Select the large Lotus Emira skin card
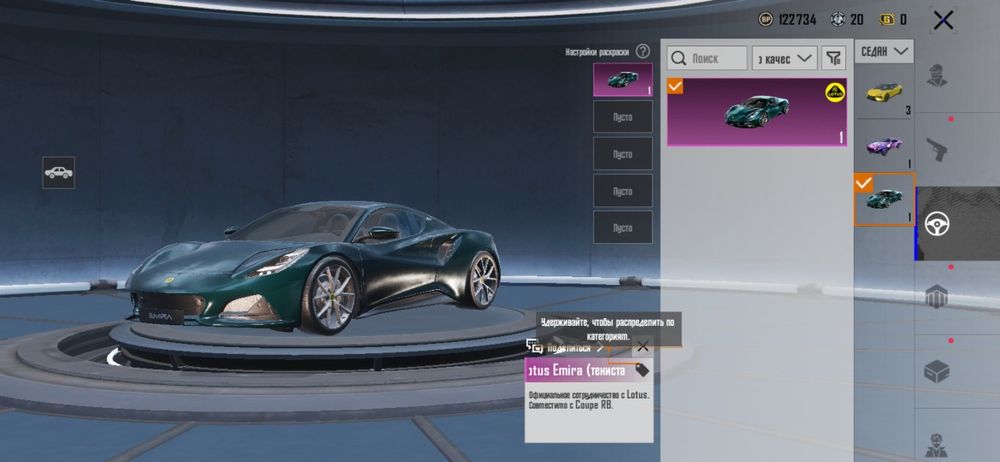The image size is (1000, 462). [757, 112]
